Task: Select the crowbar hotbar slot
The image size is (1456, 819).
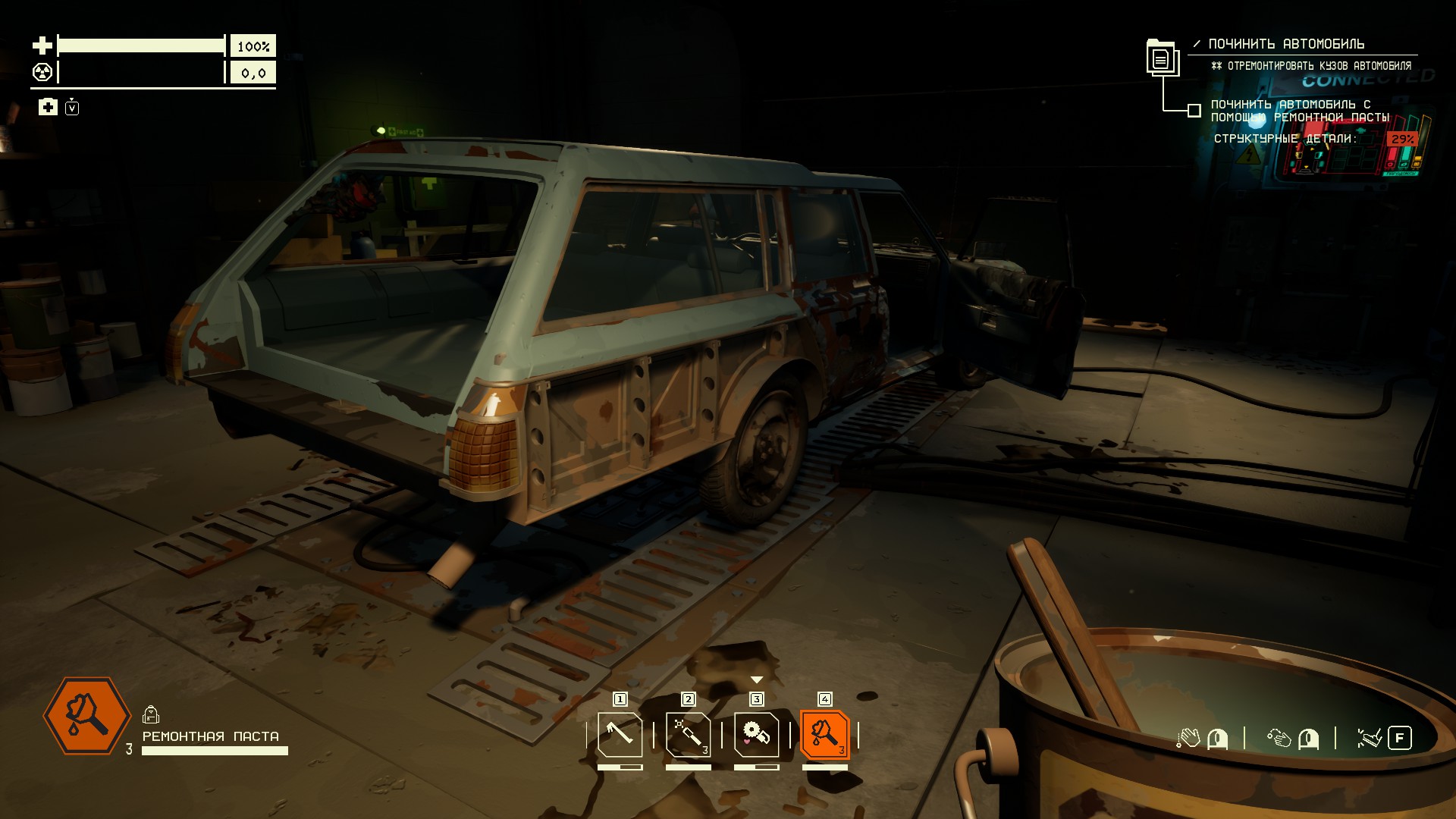Action: point(620,734)
